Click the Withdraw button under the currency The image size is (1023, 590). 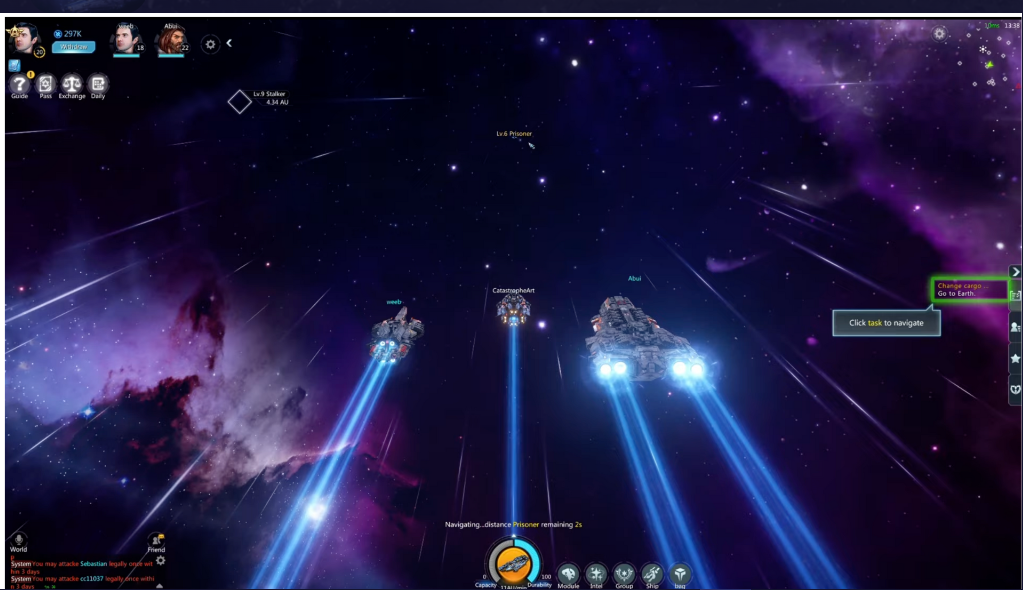[73, 47]
